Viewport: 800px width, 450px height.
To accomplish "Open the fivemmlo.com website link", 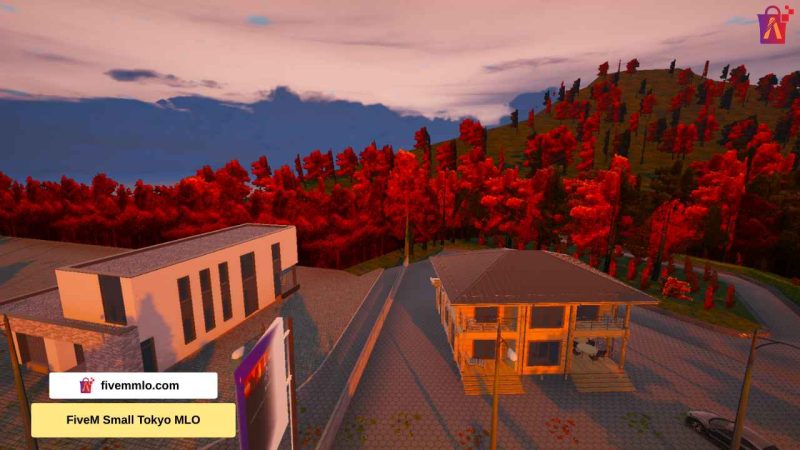I will click(x=133, y=385).
